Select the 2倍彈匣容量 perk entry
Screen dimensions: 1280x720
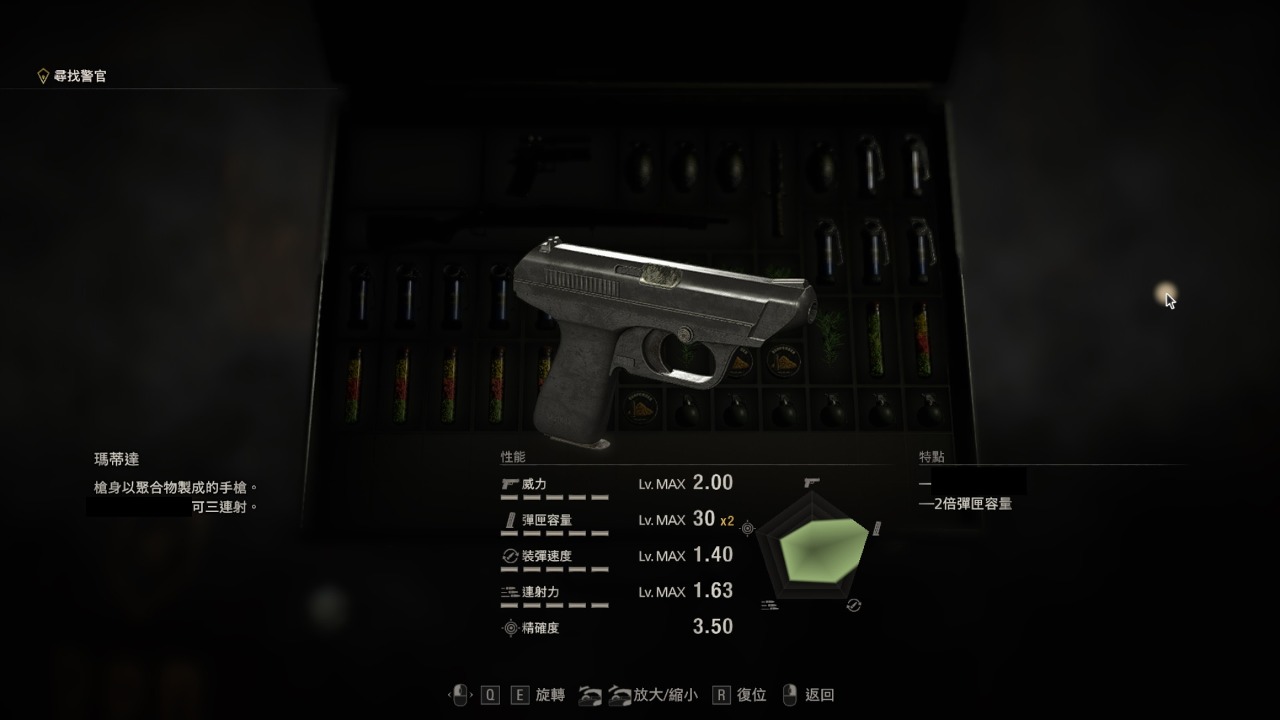coord(971,504)
